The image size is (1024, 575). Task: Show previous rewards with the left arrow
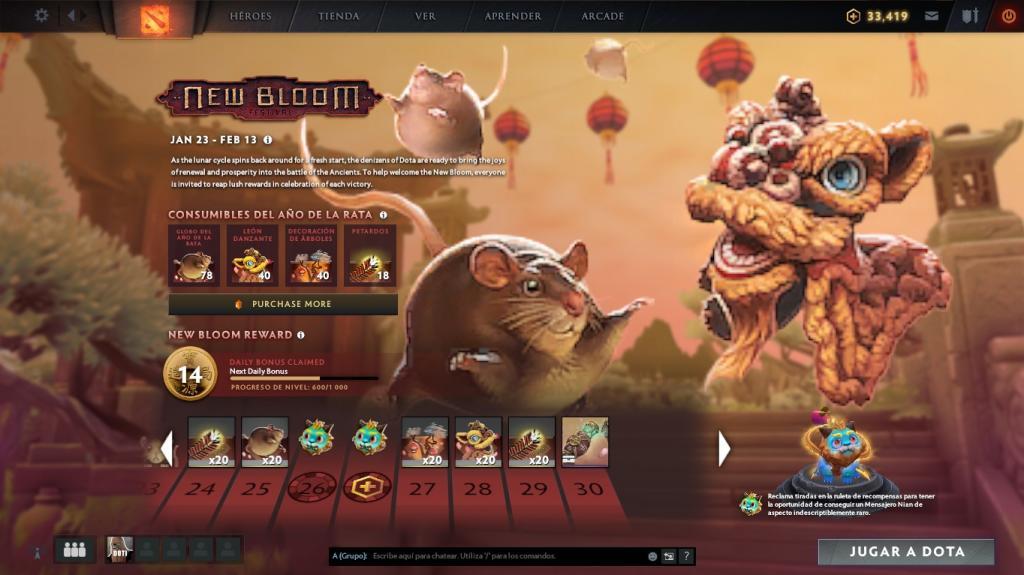tap(167, 447)
